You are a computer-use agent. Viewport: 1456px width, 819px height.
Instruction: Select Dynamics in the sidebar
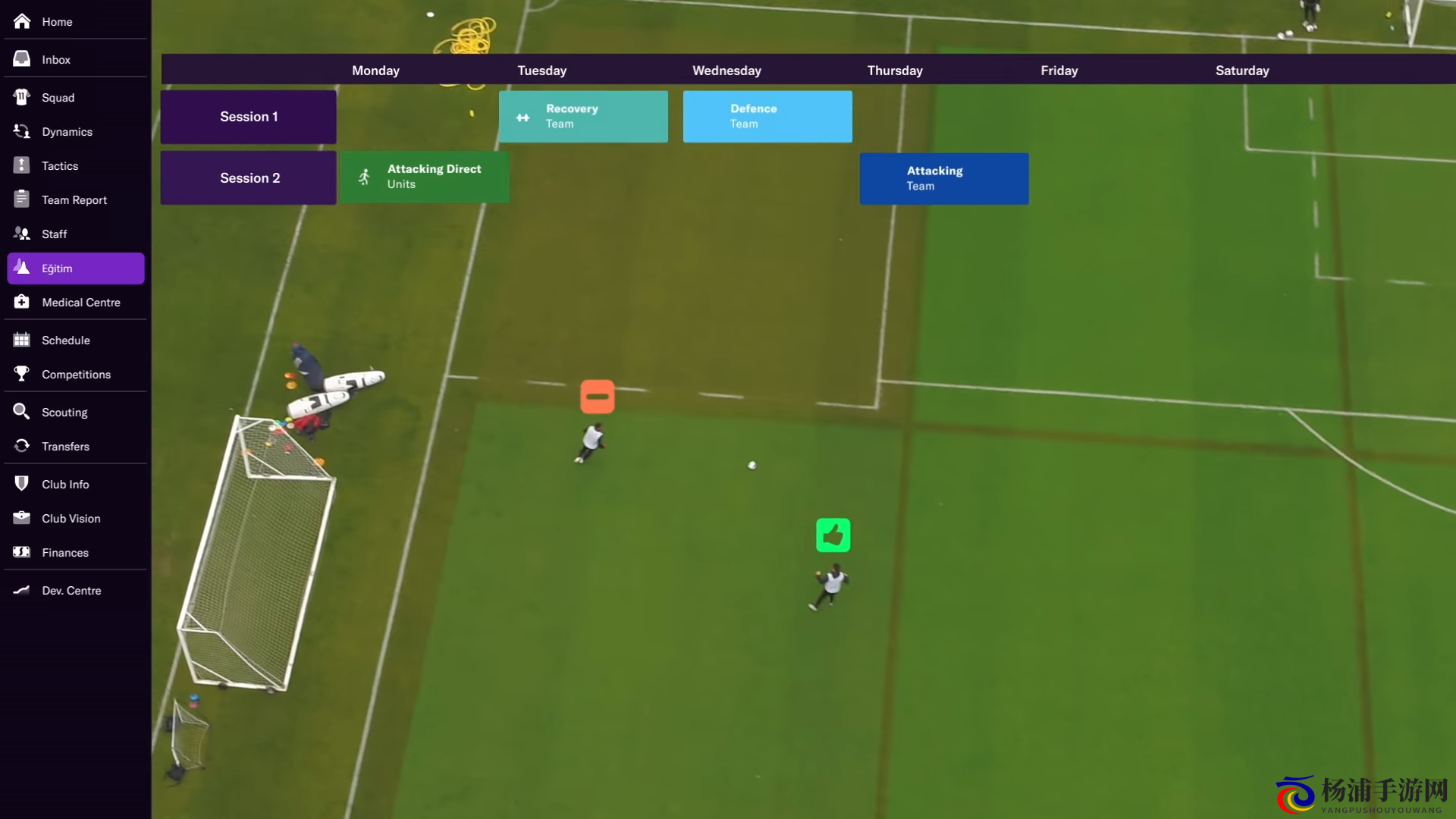pyautogui.click(x=67, y=132)
